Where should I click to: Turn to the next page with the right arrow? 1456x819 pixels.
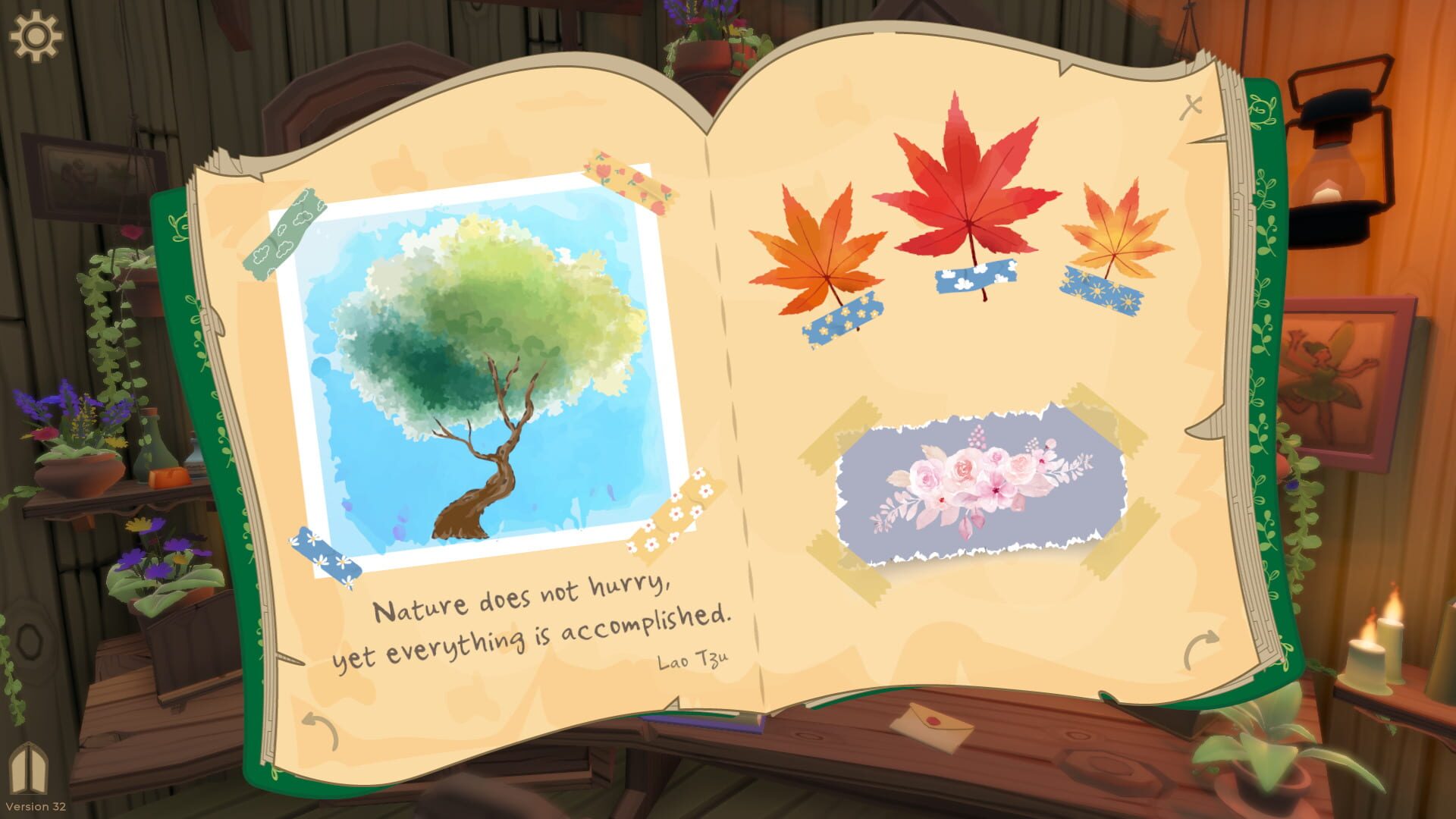[1200, 646]
